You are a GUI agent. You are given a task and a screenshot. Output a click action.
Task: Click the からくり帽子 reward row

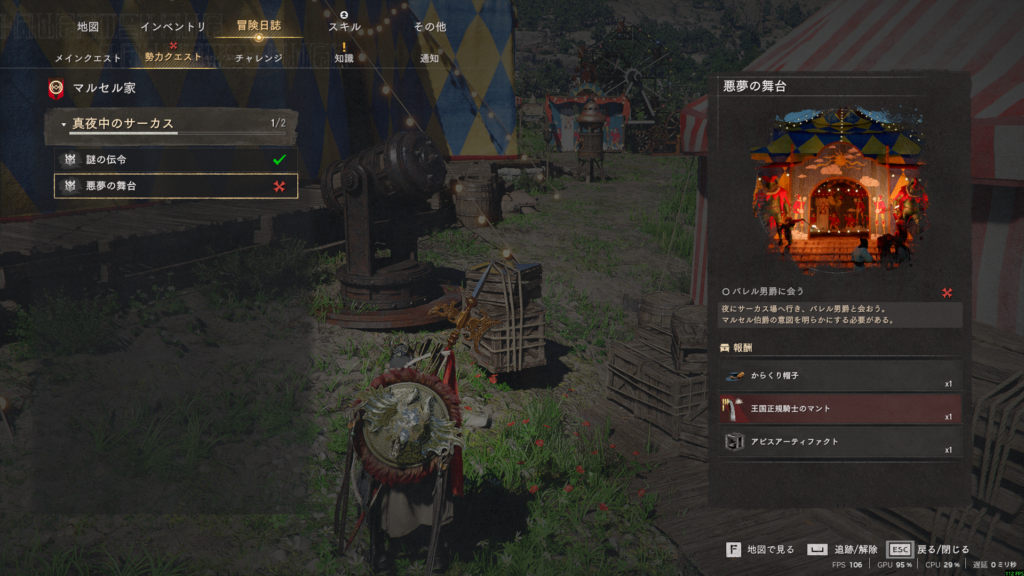click(840, 376)
